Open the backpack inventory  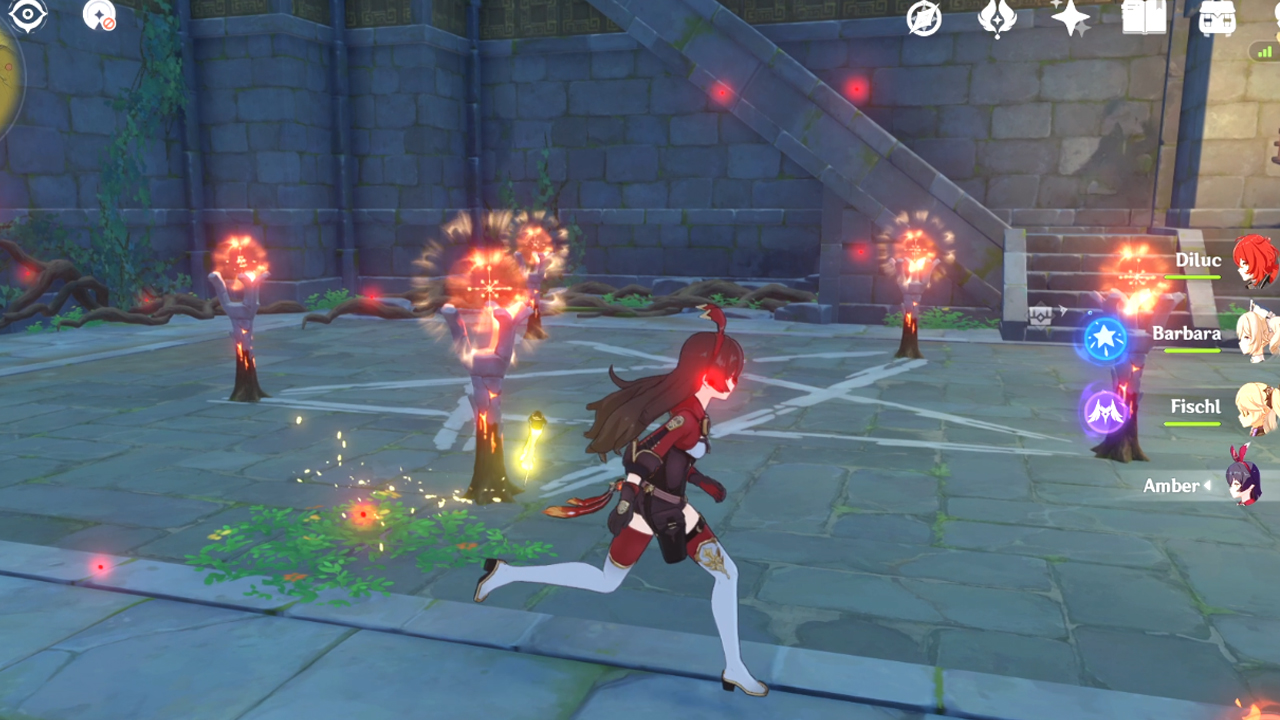pyautogui.click(x=1217, y=18)
